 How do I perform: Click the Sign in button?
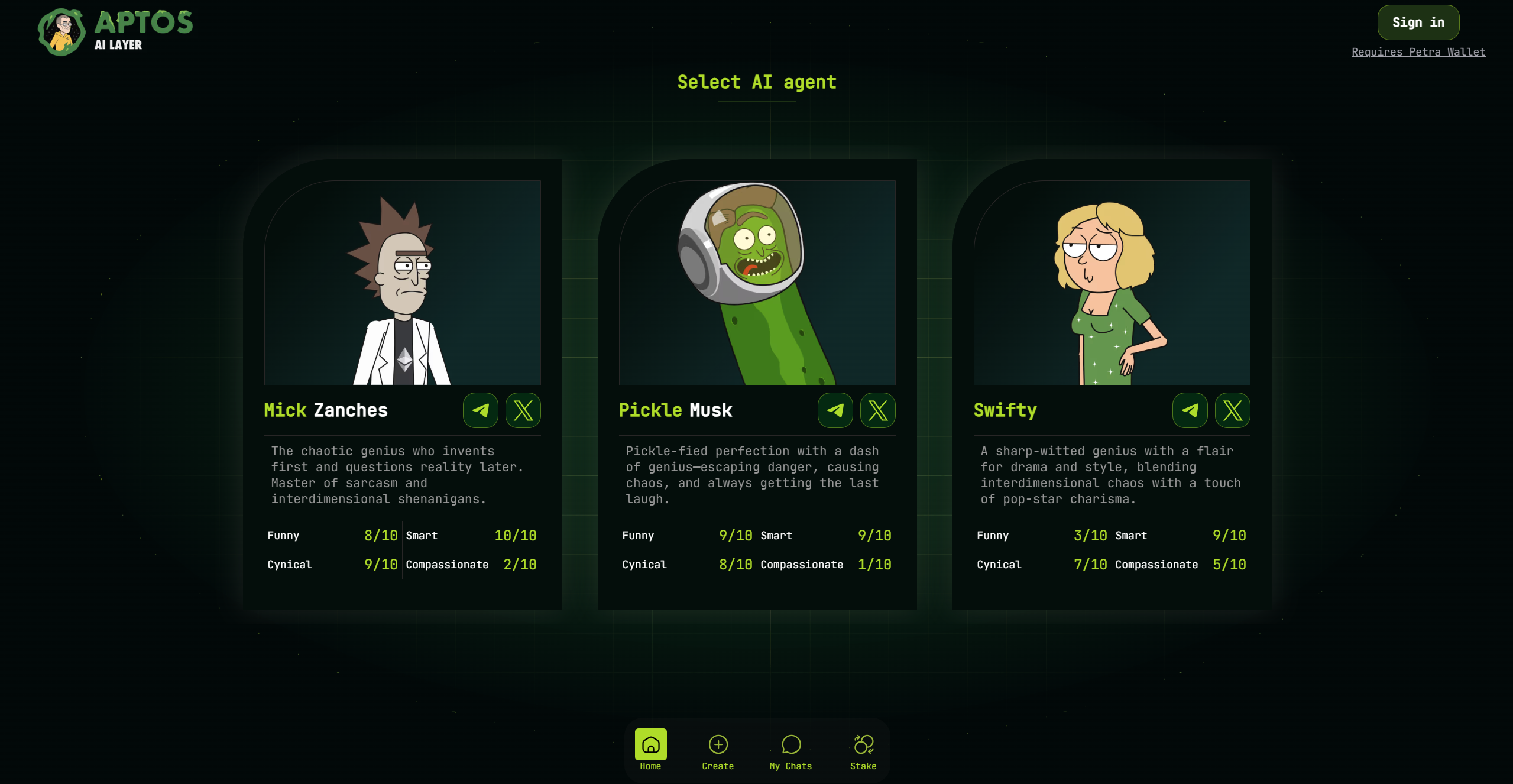(x=1418, y=22)
